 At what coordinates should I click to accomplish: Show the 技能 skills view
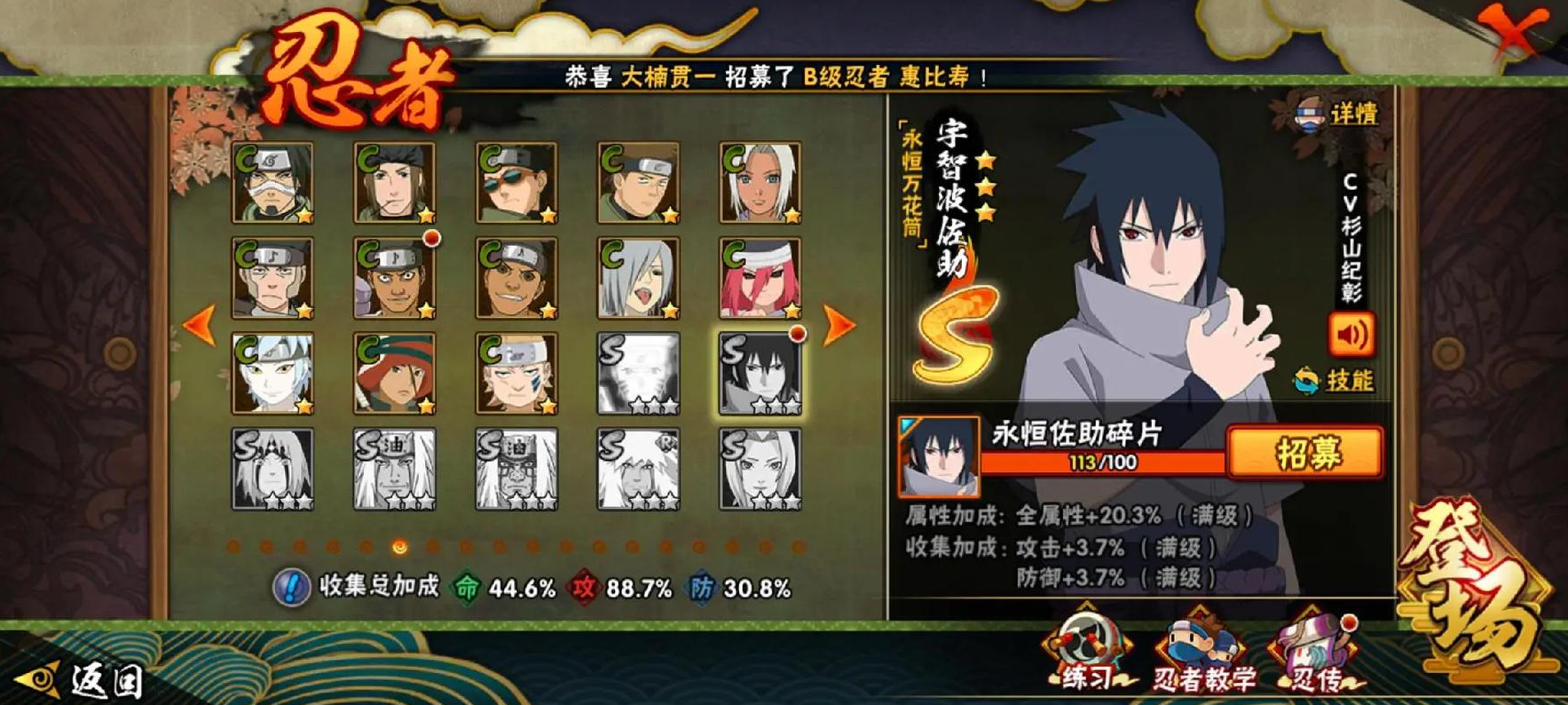[x=1335, y=381]
